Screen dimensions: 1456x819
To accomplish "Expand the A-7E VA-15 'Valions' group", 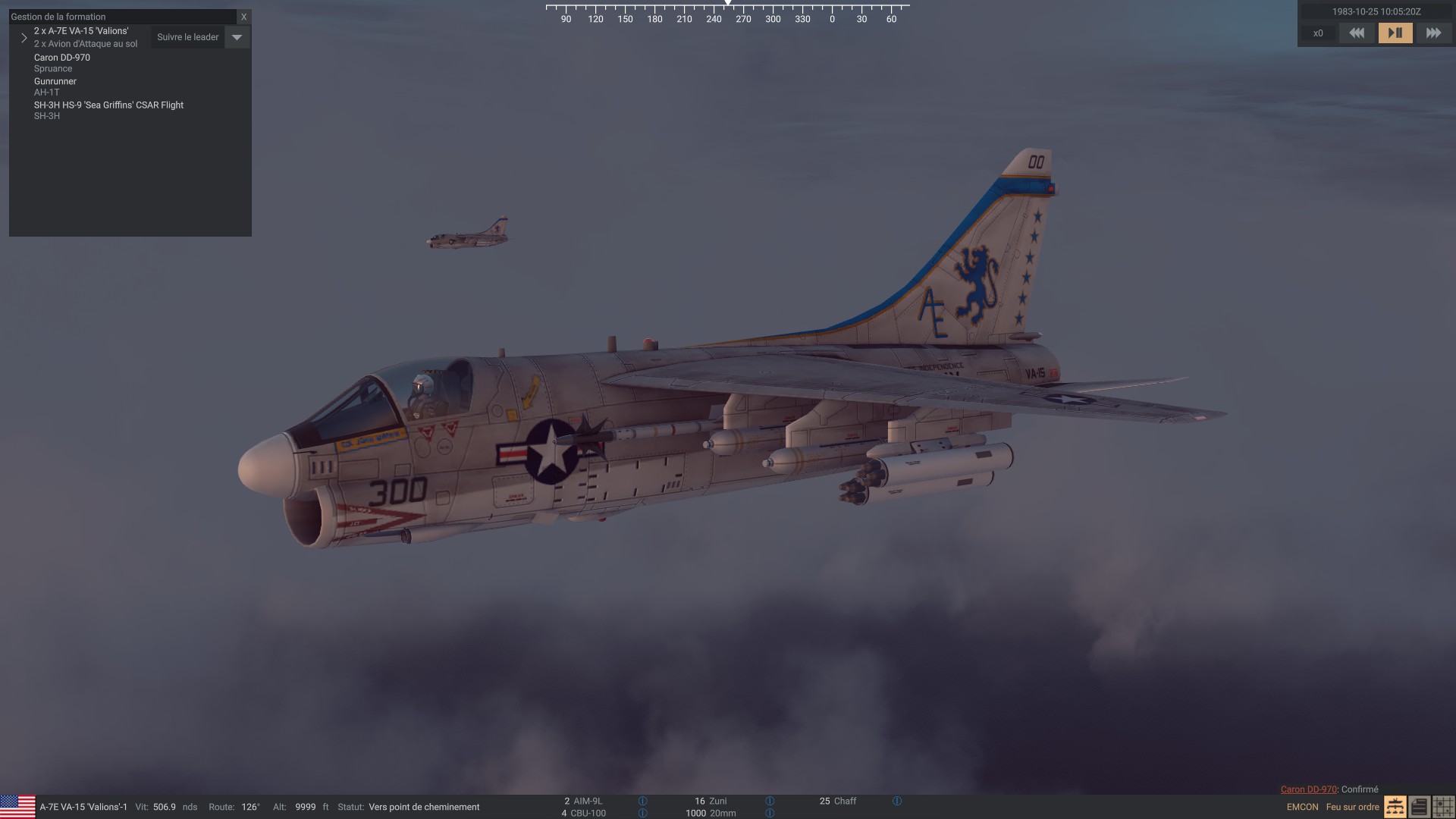I will (x=24, y=37).
